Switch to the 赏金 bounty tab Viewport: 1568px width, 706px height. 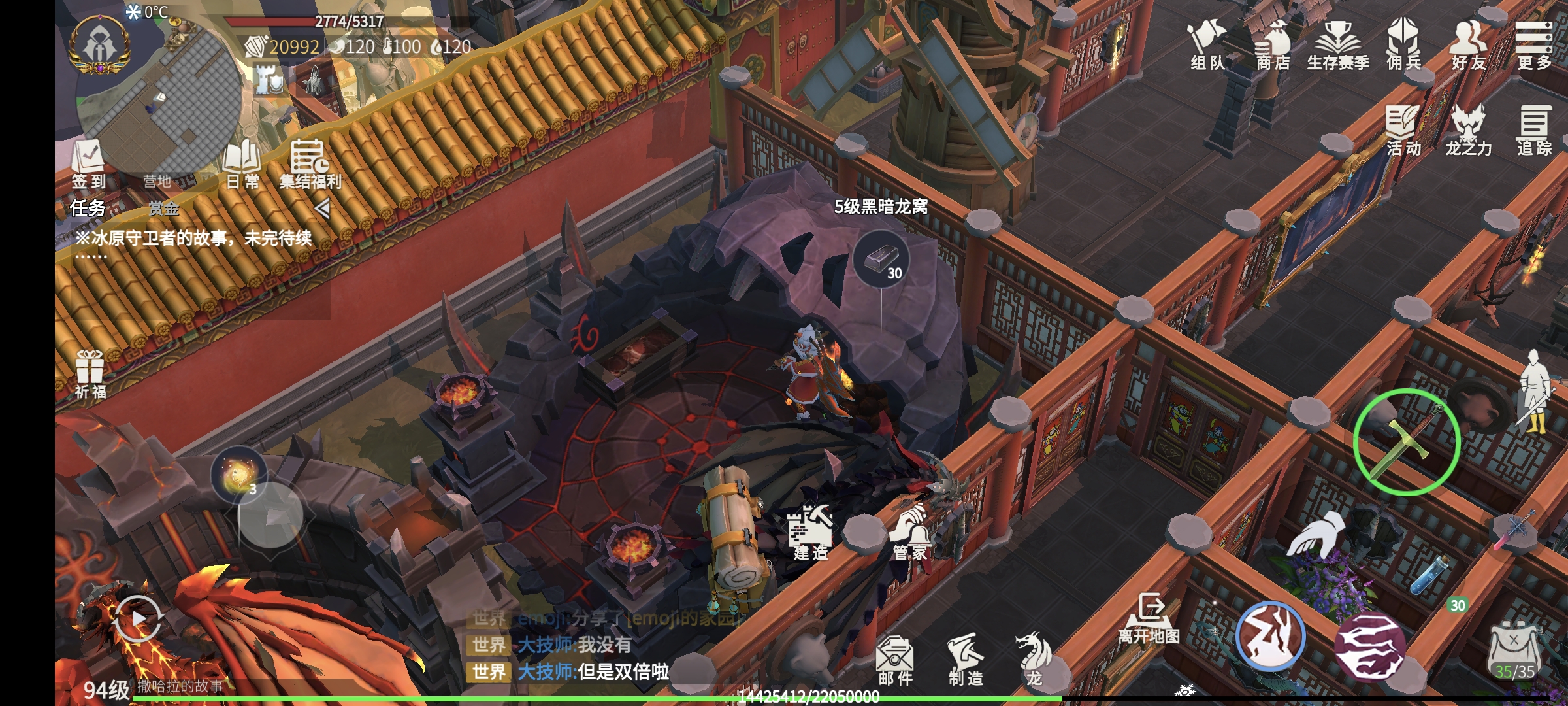coord(163,209)
